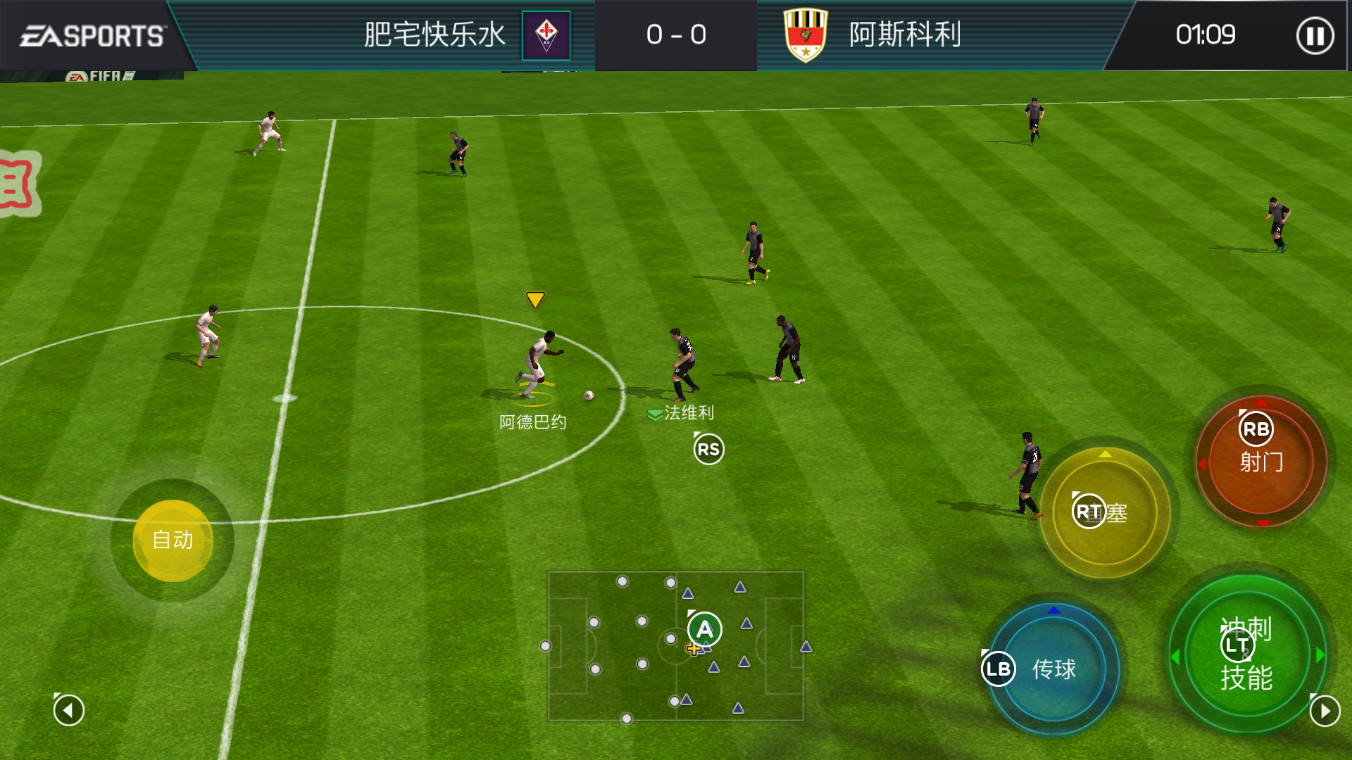Screen dimensions: 1352x760
Task: Select the 肥宅快乐水 team crest
Action: (545, 36)
